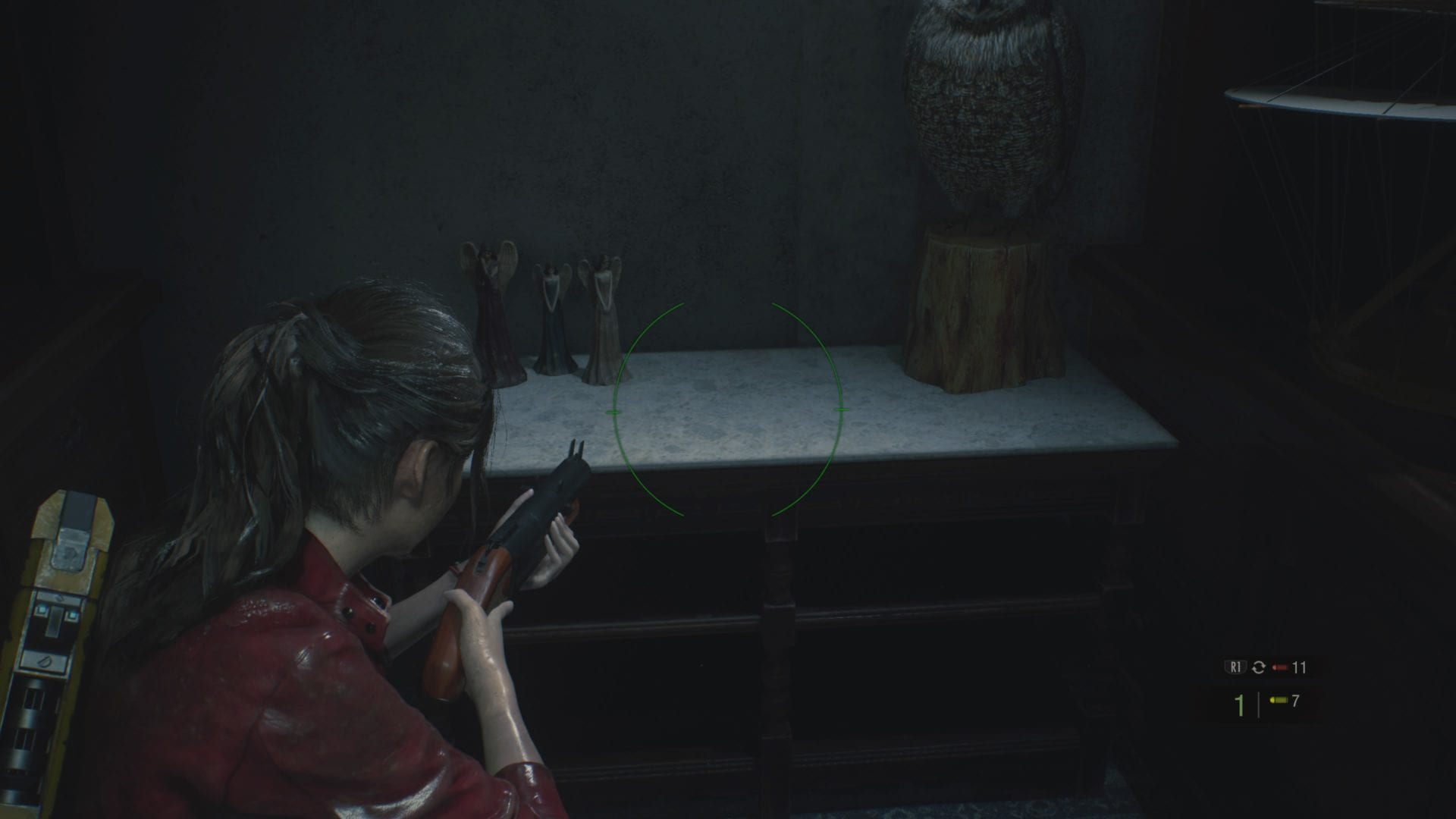Viewport: 1456px width, 819px height.
Task: Click the red shotgun shell ammo icon
Action: click(x=1279, y=667)
